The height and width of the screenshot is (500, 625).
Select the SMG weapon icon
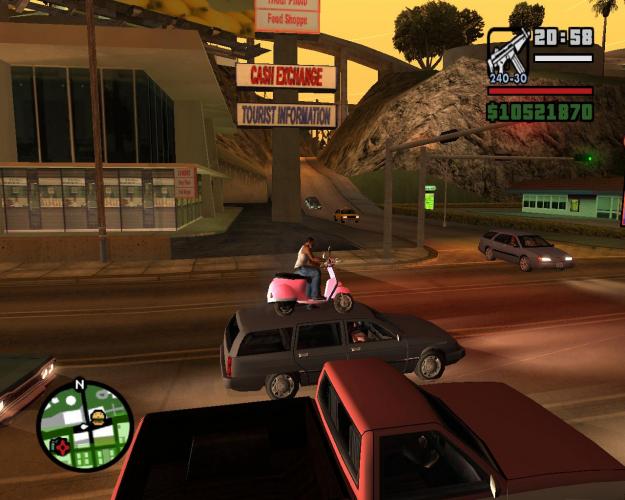(x=508, y=54)
